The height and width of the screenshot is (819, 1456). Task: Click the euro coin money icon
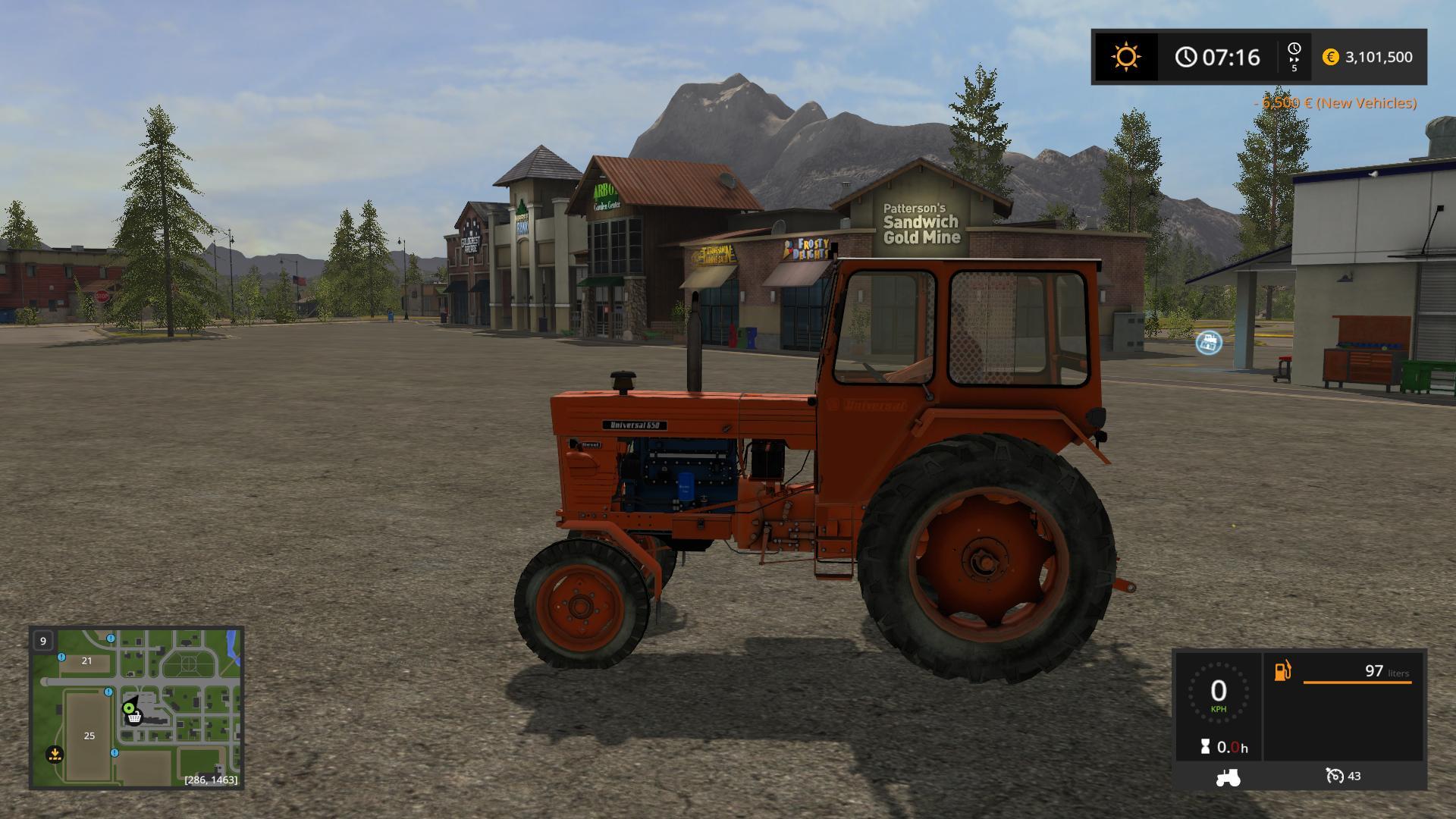[1330, 57]
